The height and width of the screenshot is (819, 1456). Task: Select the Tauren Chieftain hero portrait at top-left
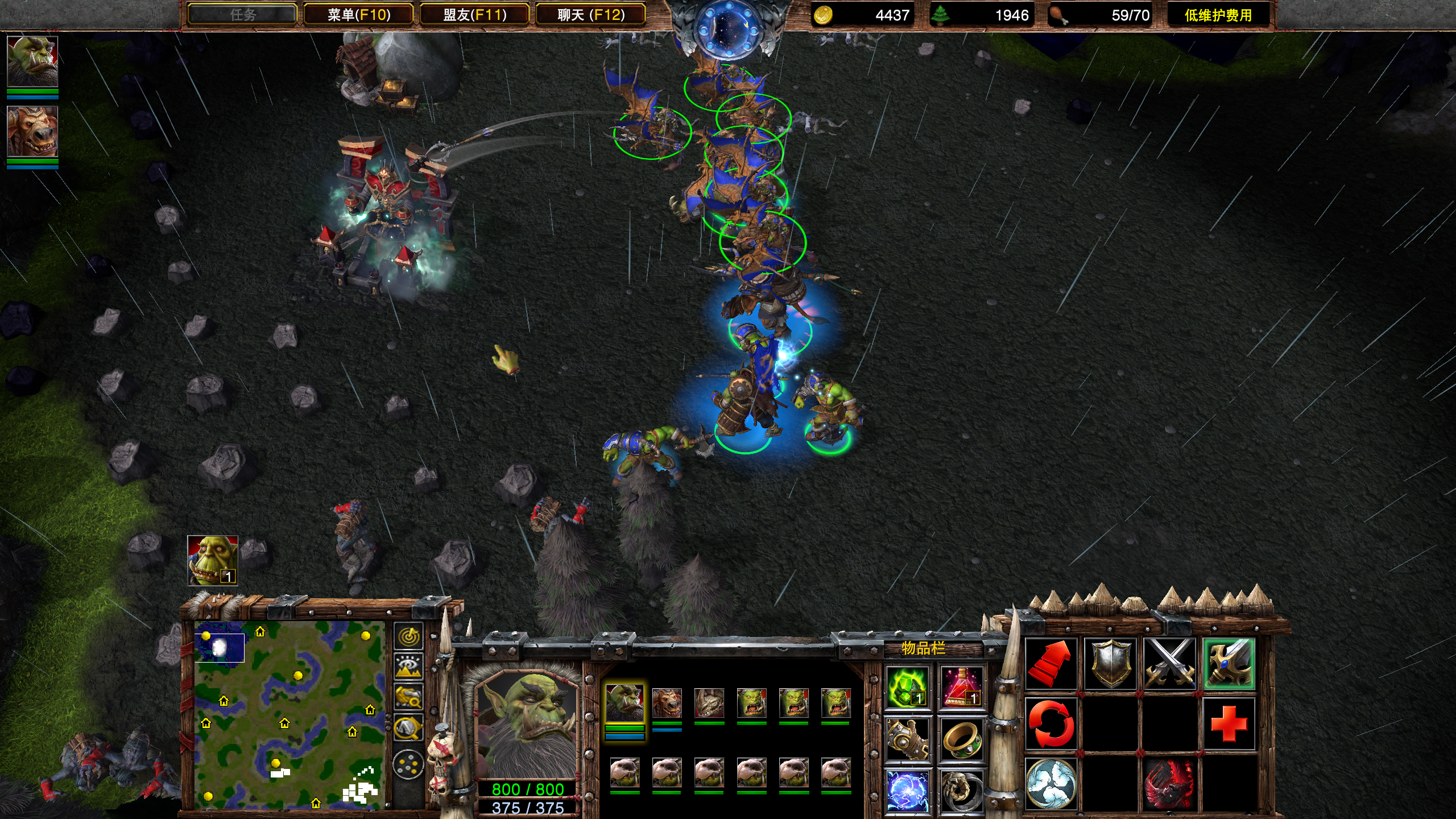pyautogui.click(x=32, y=131)
